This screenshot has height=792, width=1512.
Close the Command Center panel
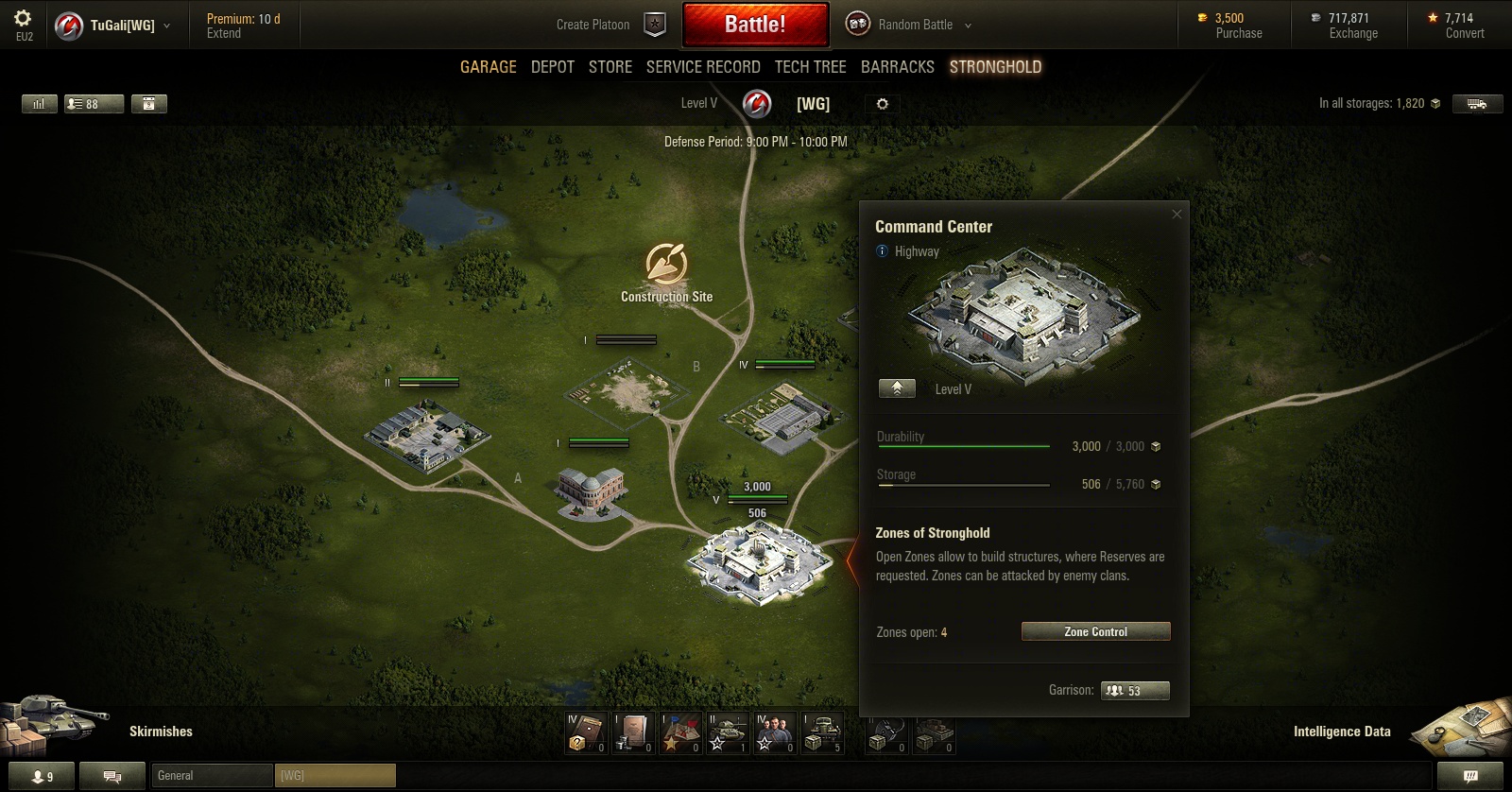pyautogui.click(x=1177, y=215)
